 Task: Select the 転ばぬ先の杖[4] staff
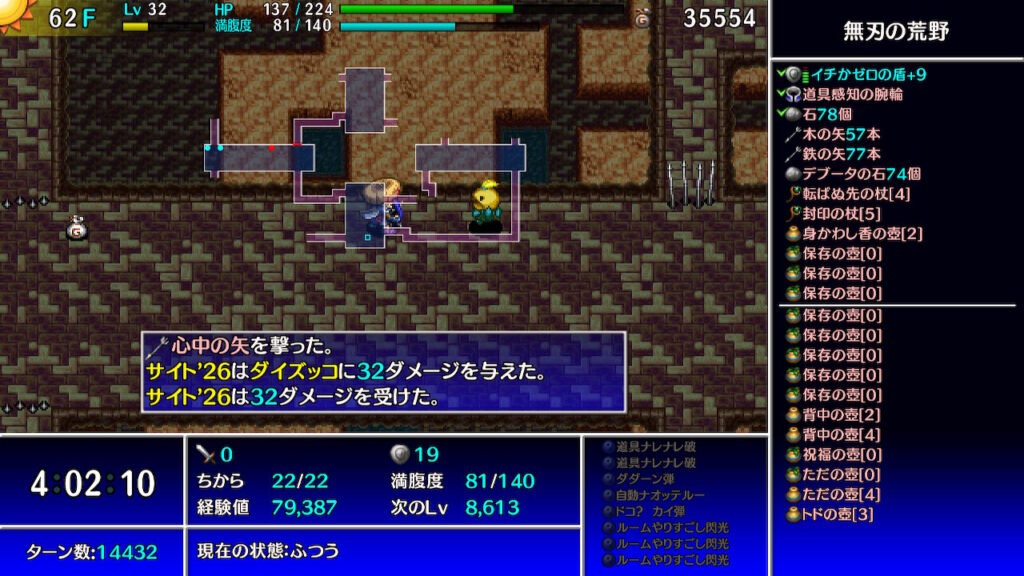(856, 194)
